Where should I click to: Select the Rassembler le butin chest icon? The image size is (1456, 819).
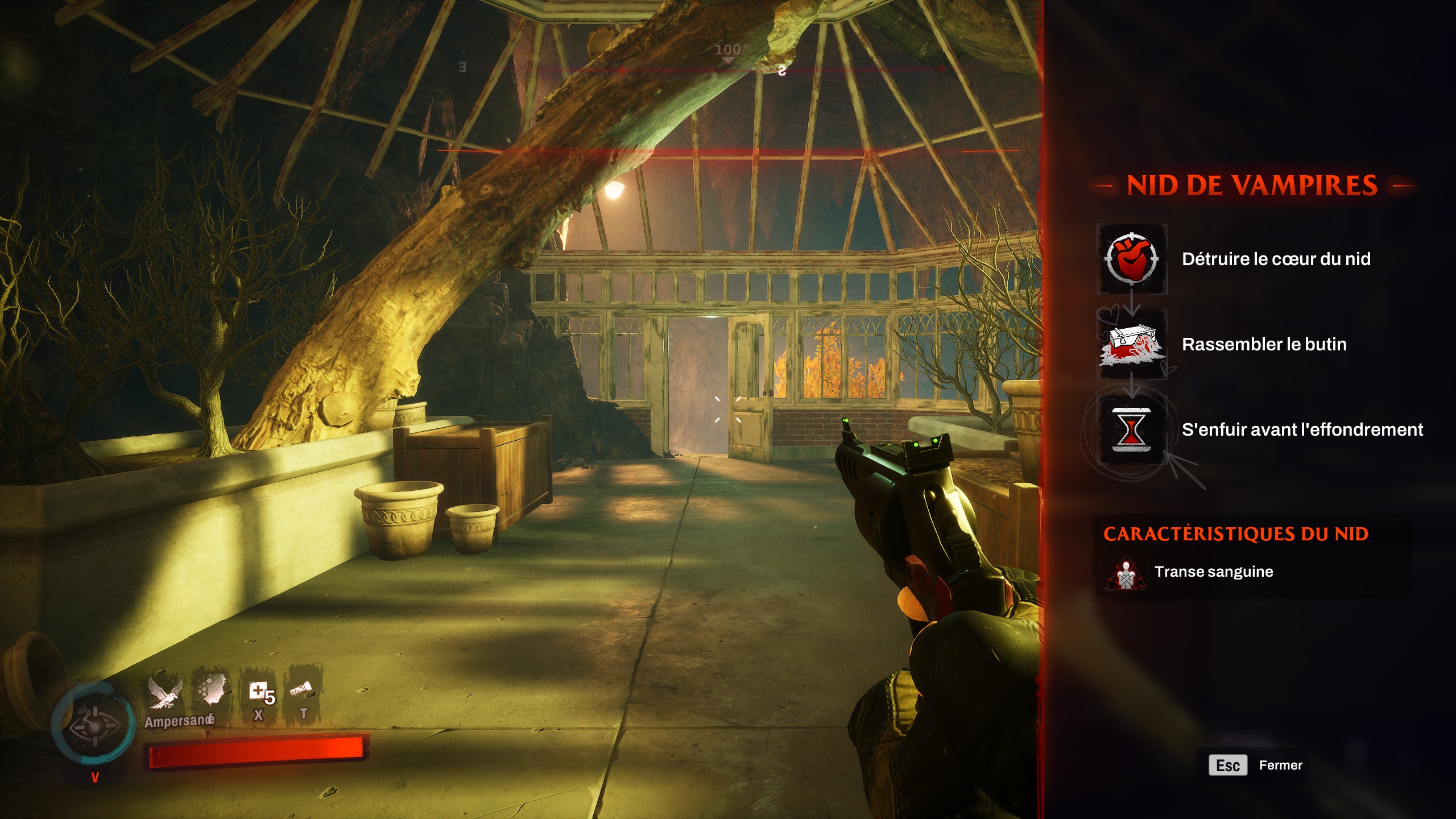point(1132,345)
